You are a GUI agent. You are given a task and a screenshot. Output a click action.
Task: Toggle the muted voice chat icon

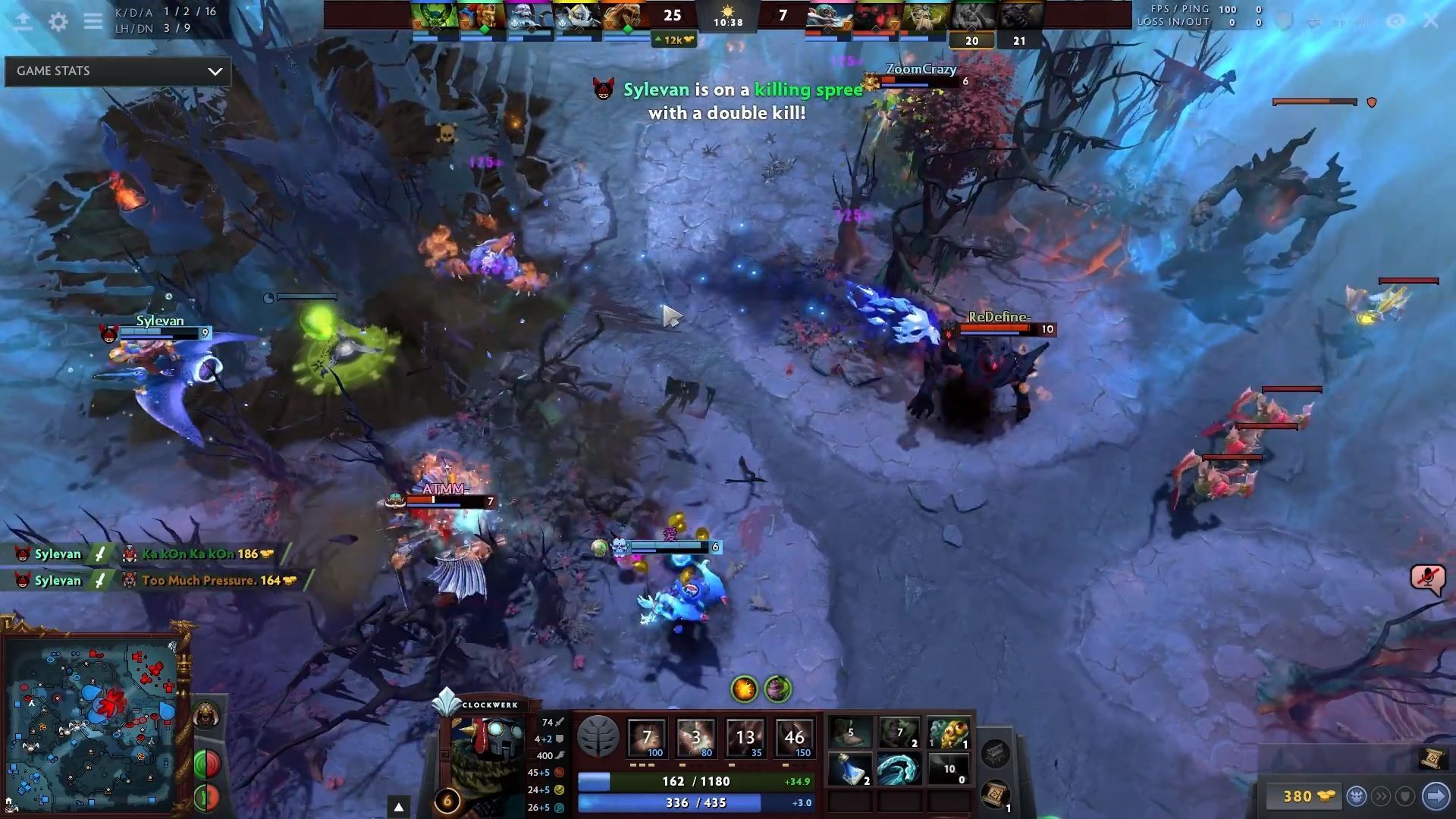click(1426, 579)
